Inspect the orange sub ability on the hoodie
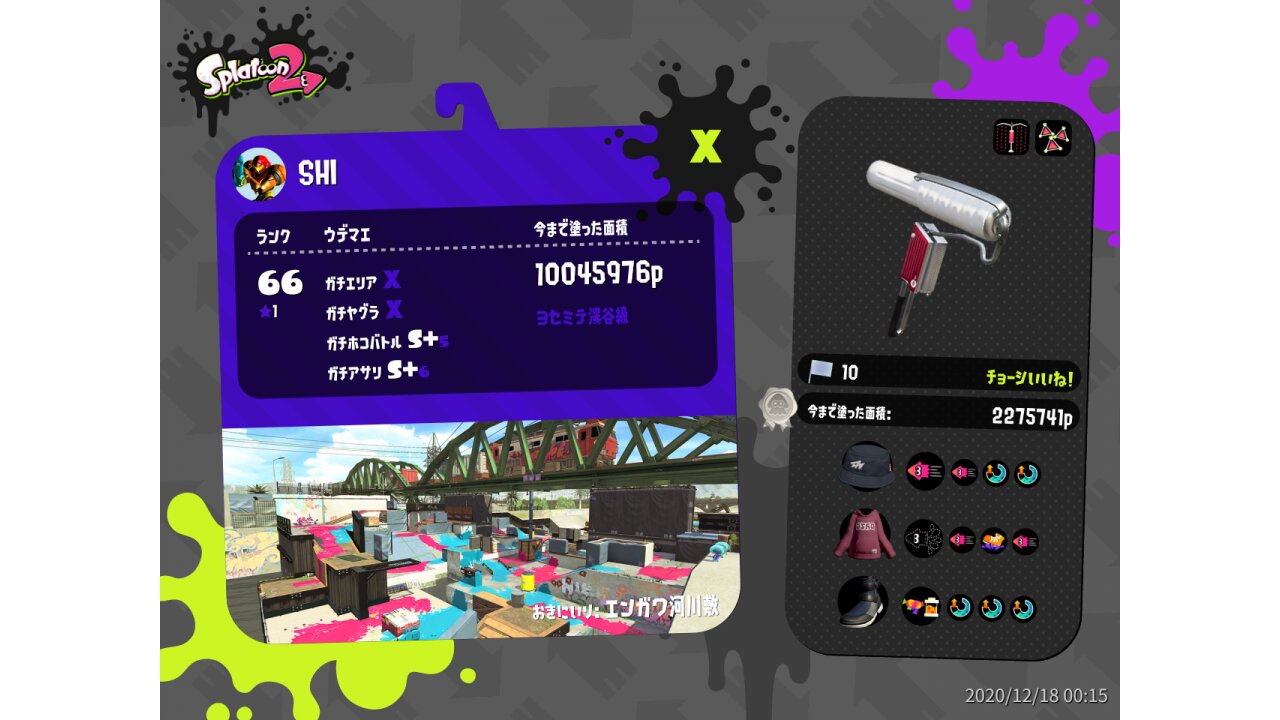The image size is (1280, 720). [x=993, y=541]
